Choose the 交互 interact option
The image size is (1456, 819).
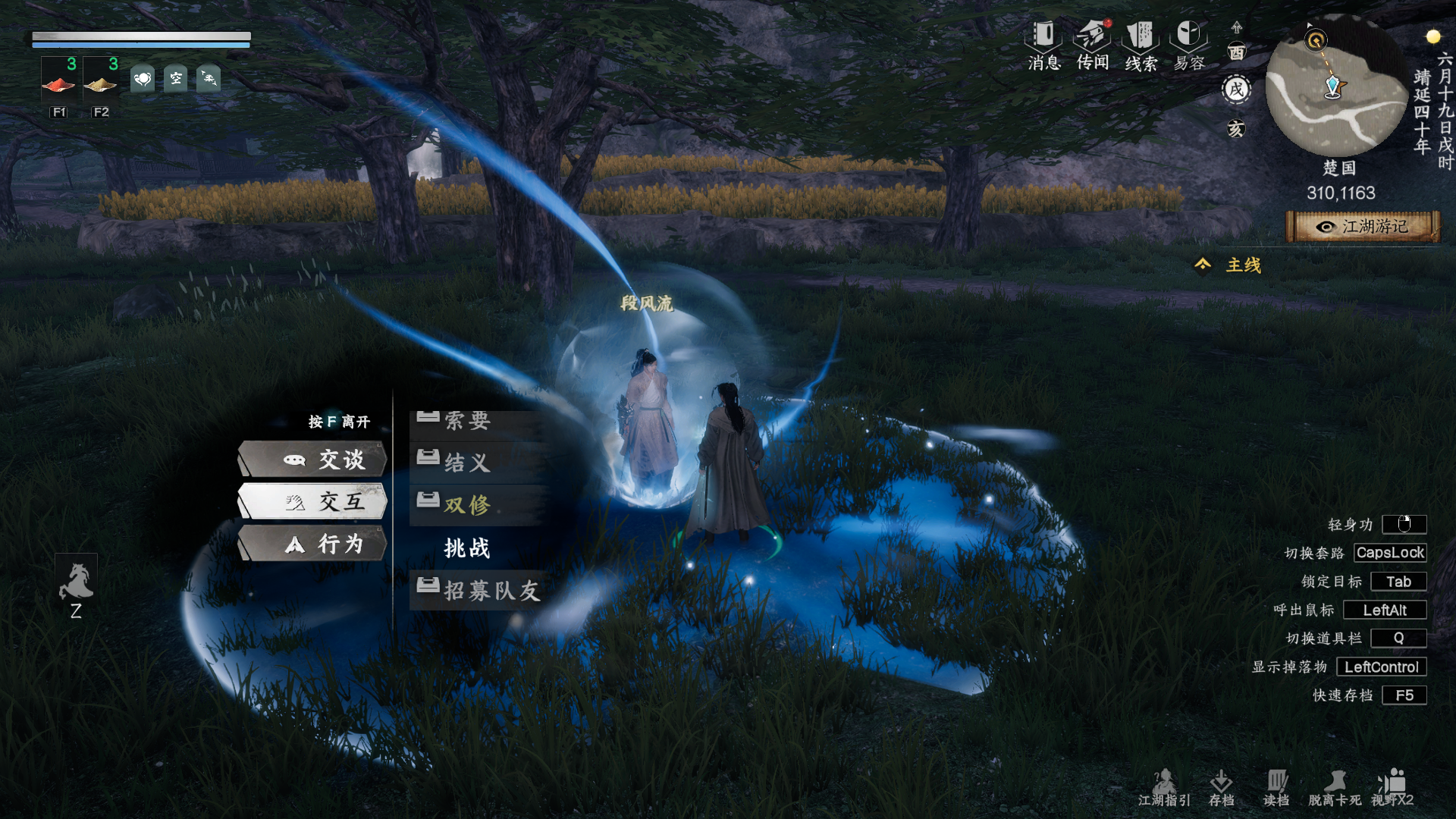coord(313,501)
